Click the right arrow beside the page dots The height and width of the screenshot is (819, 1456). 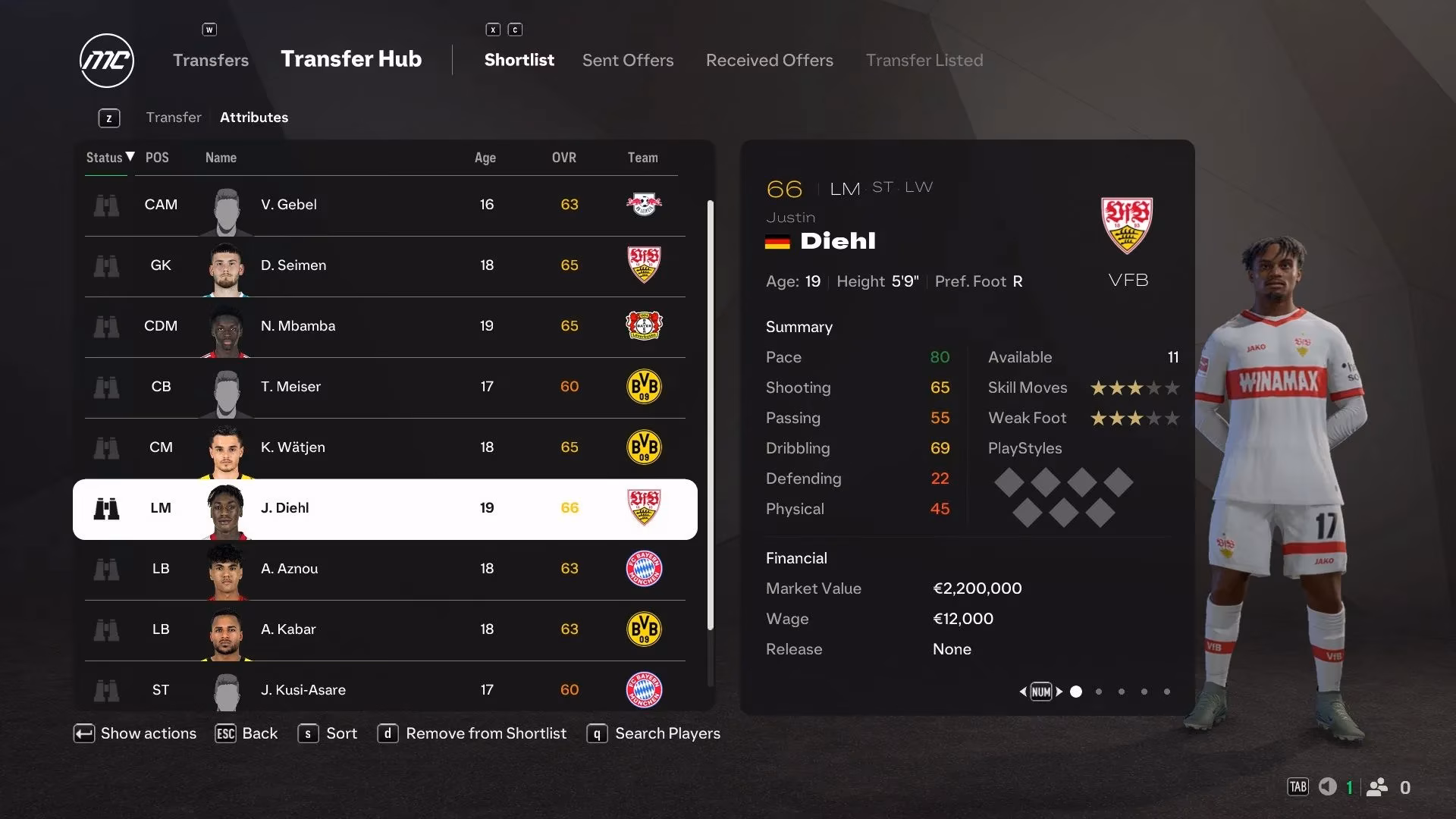click(x=1061, y=692)
